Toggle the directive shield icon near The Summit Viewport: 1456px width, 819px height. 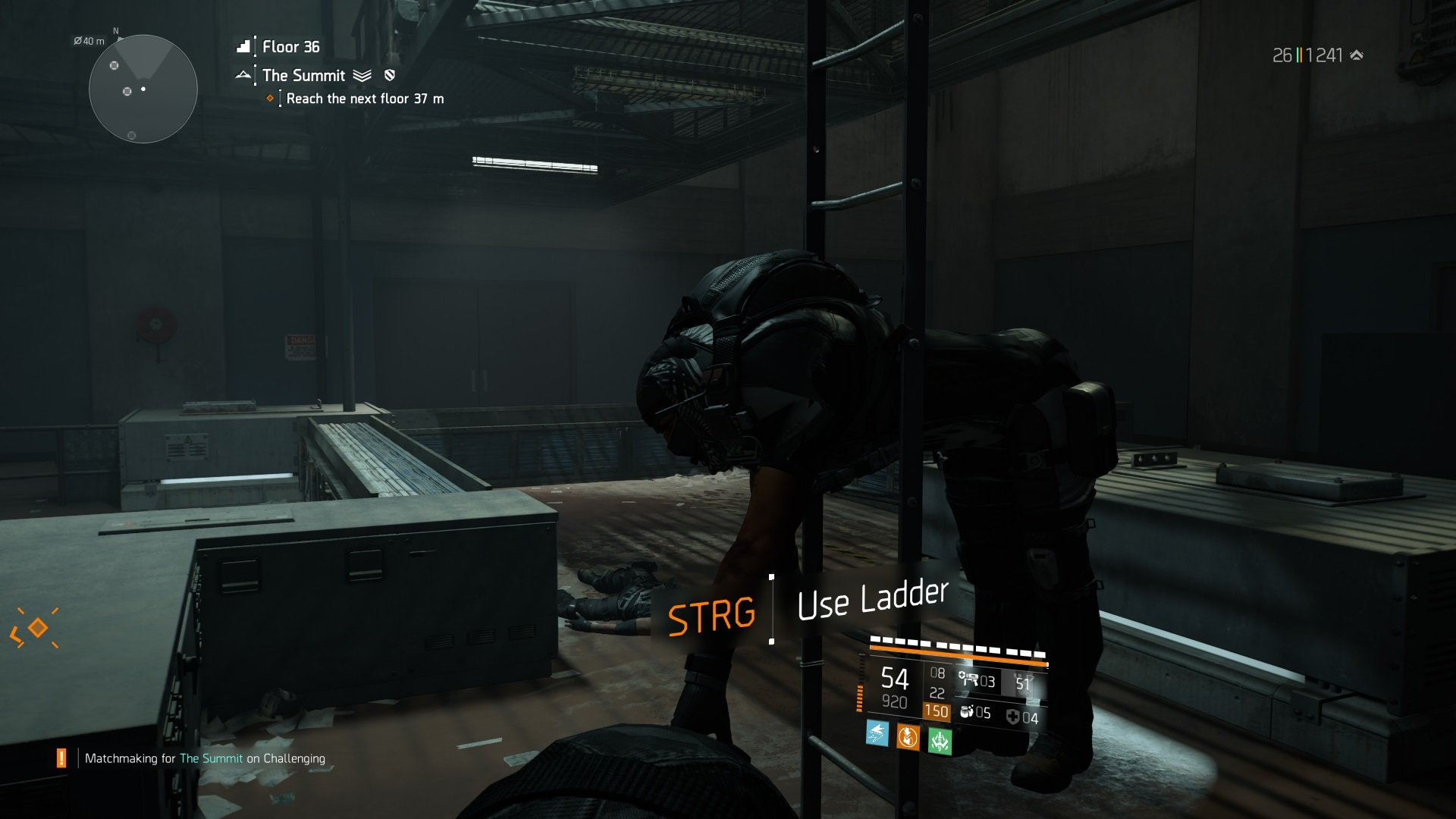pos(390,75)
